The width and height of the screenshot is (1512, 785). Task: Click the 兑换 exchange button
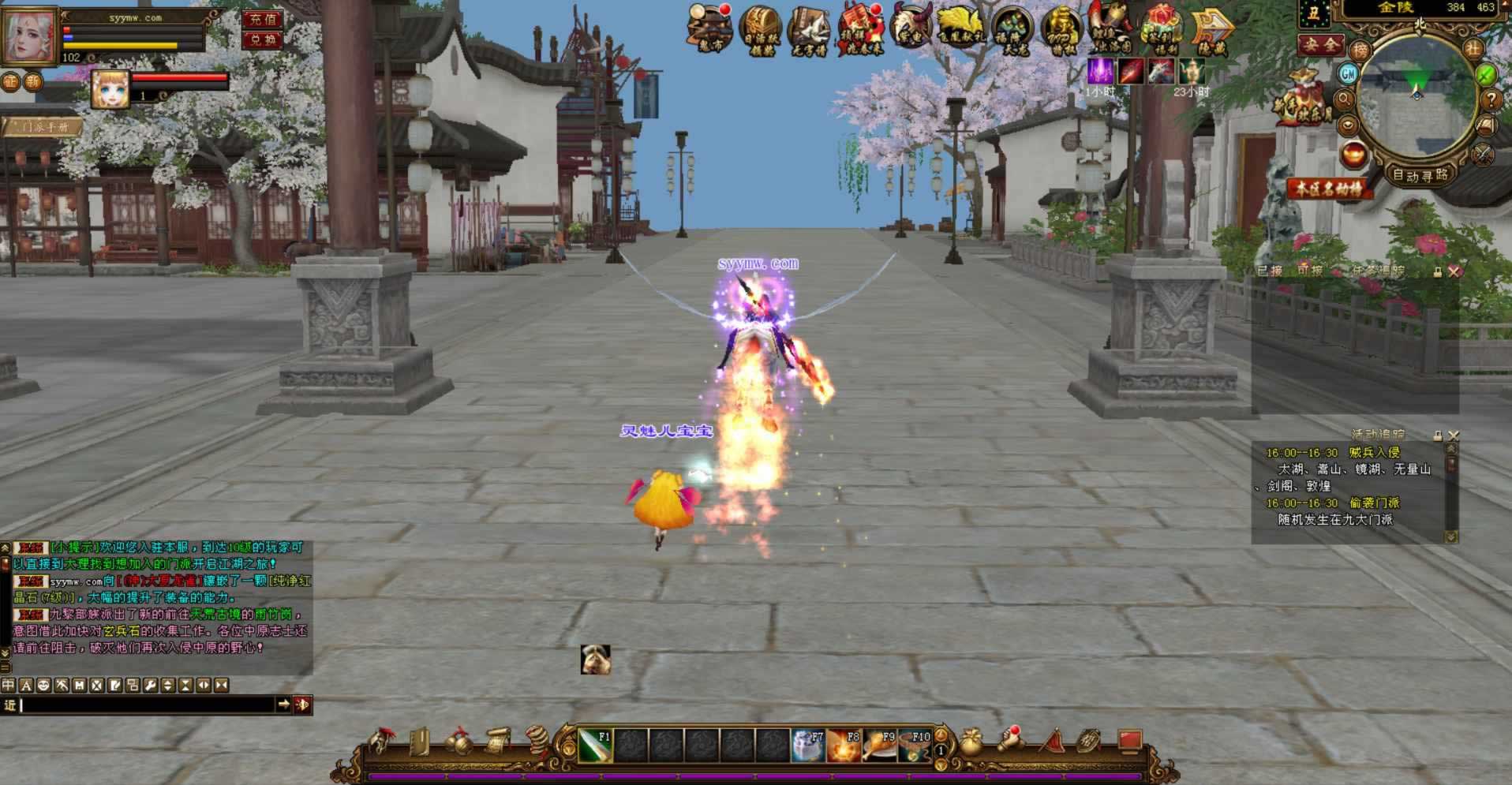[x=263, y=39]
